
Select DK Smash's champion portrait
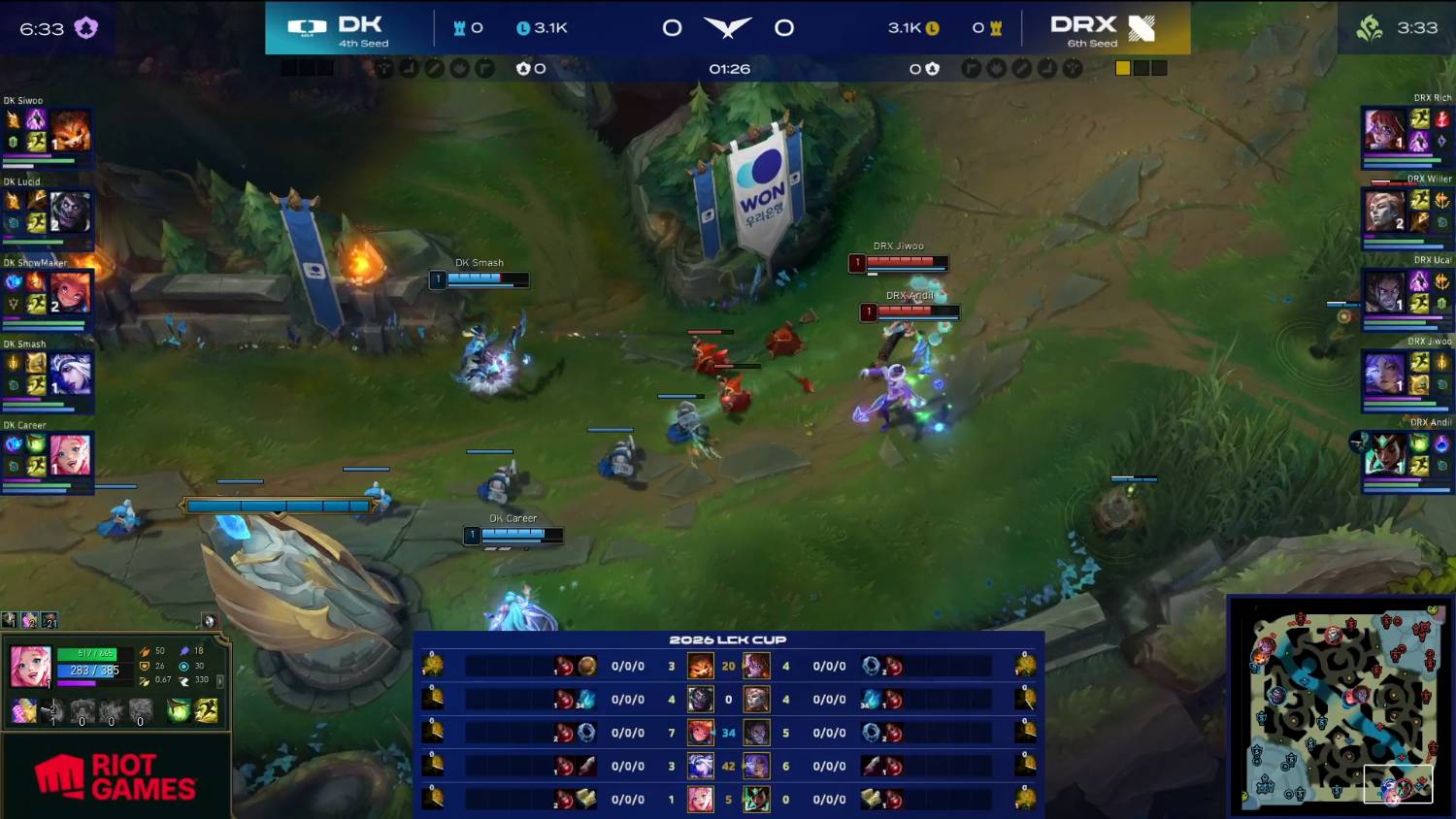(x=70, y=374)
